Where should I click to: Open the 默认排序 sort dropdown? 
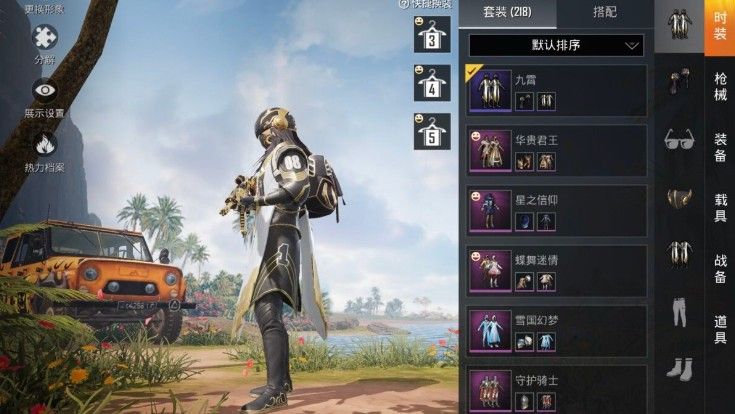(556, 45)
